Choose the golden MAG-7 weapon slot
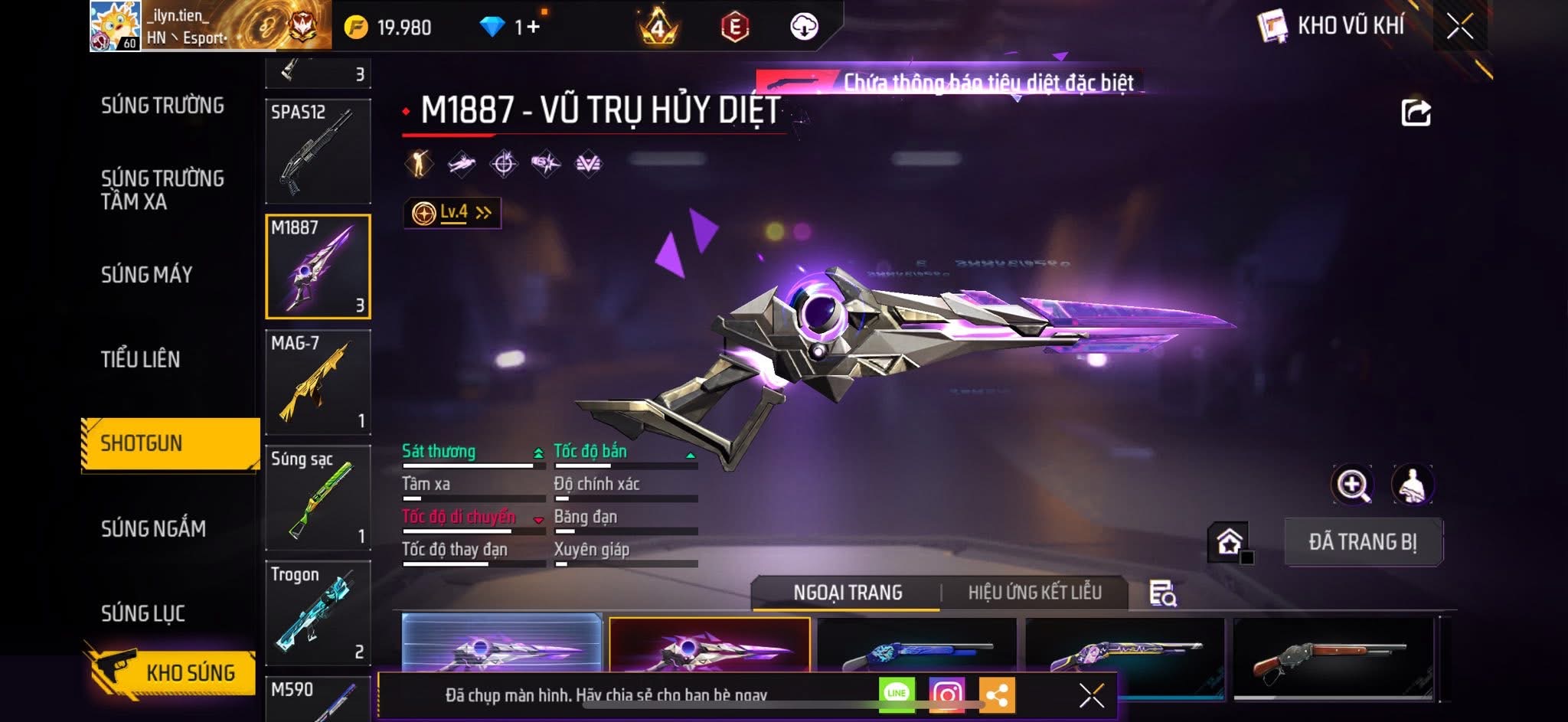Screen dimensions: 1568x722 point(318,382)
